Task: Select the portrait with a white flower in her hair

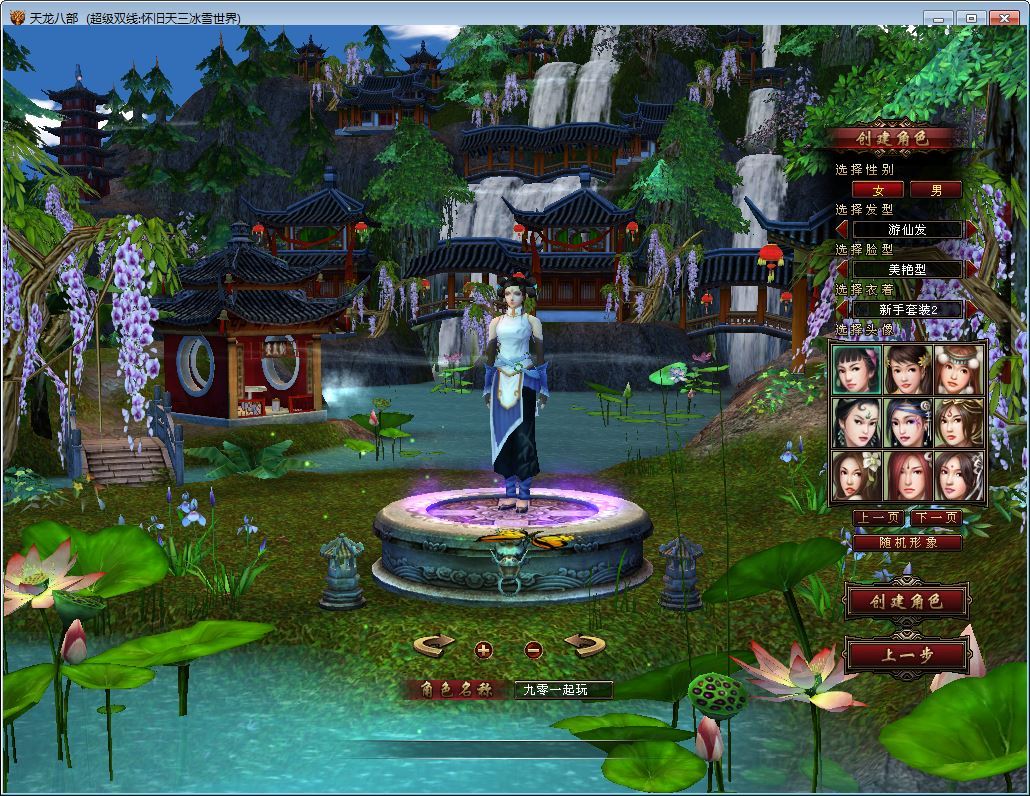Action: click(x=857, y=477)
